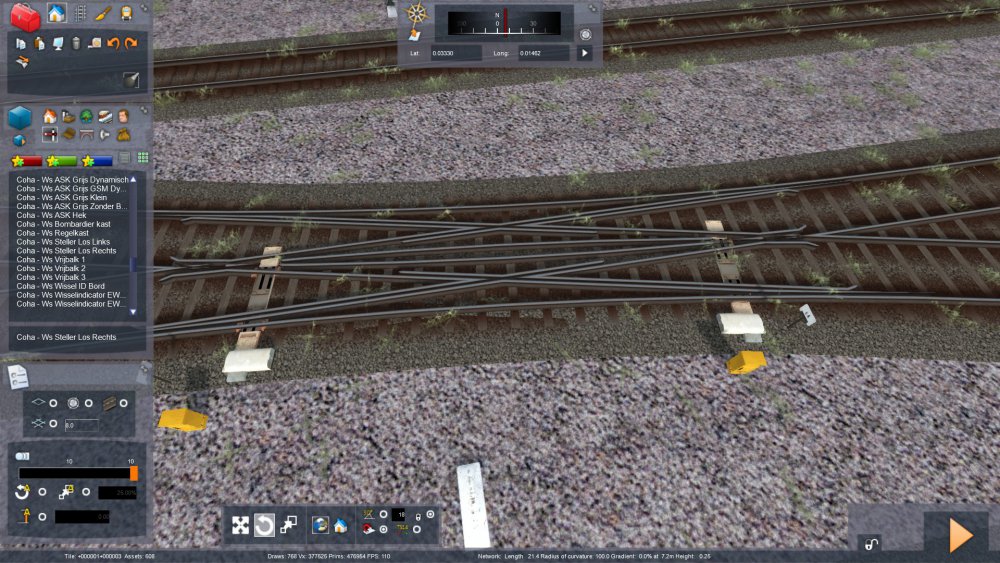Switch to the yellow train tools tab
The image size is (1000, 563).
[127, 13]
